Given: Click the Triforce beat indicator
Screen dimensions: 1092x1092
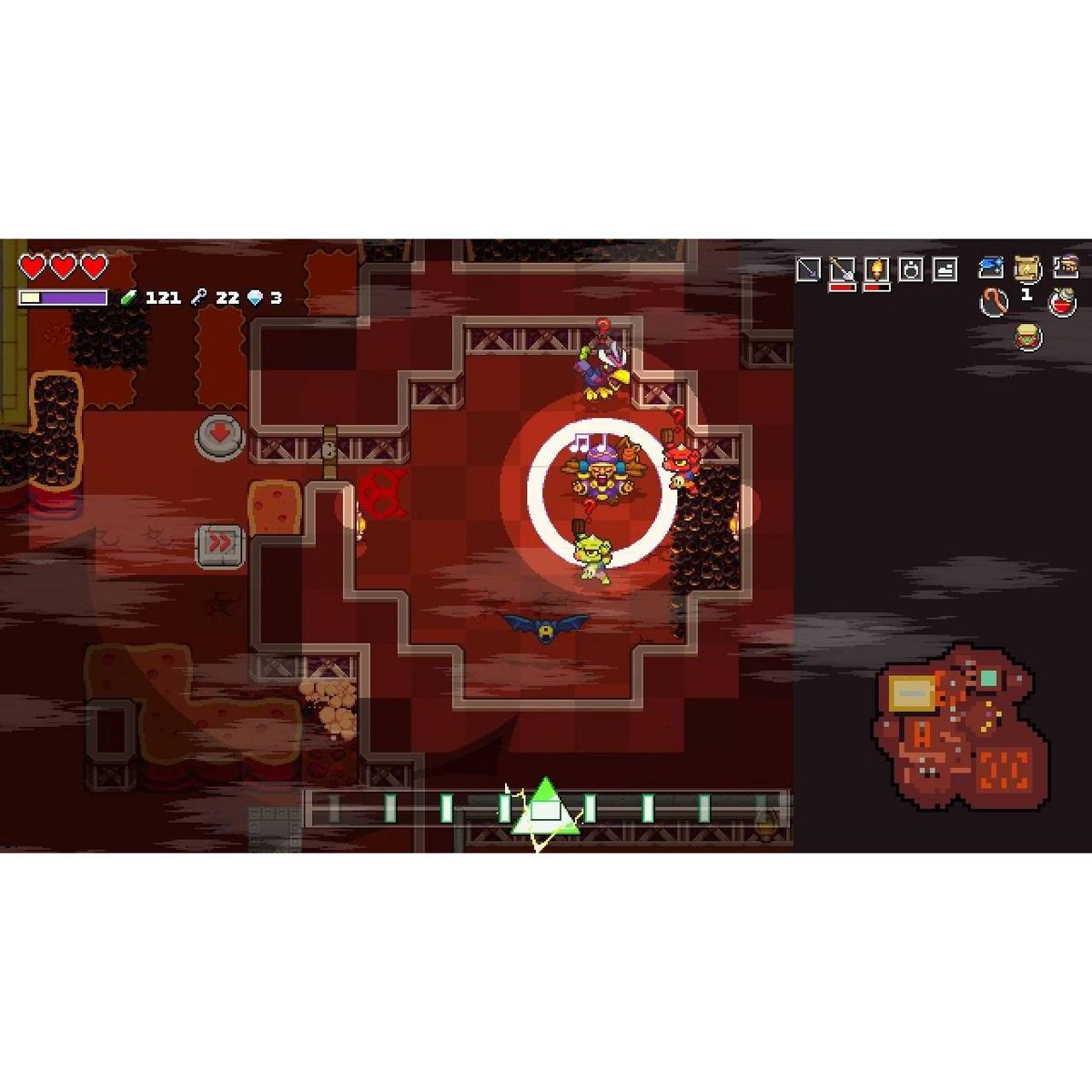Looking at the screenshot, I should pos(544,808).
